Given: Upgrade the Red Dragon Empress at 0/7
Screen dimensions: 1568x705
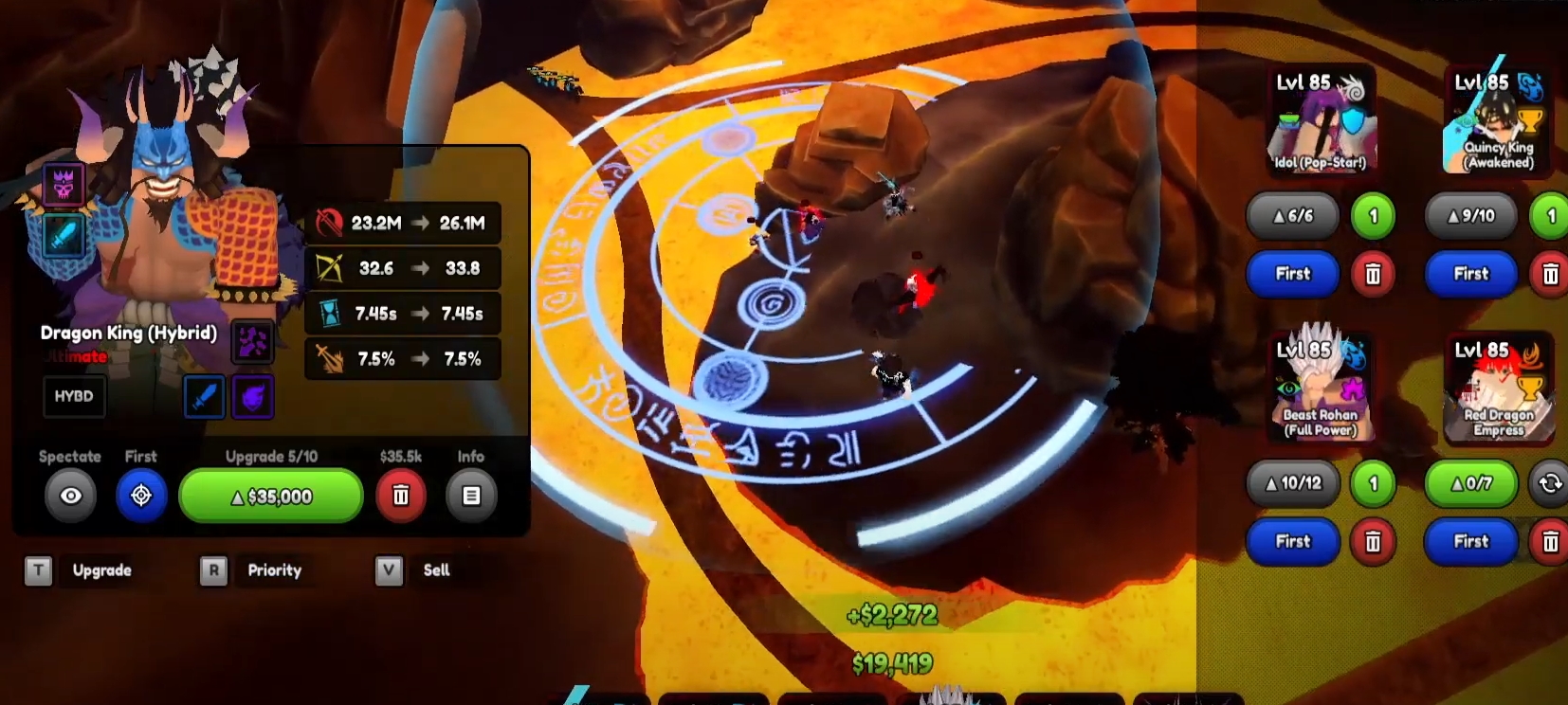Looking at the screenshot, I should pyautogui.click(x=1471, y=483).
